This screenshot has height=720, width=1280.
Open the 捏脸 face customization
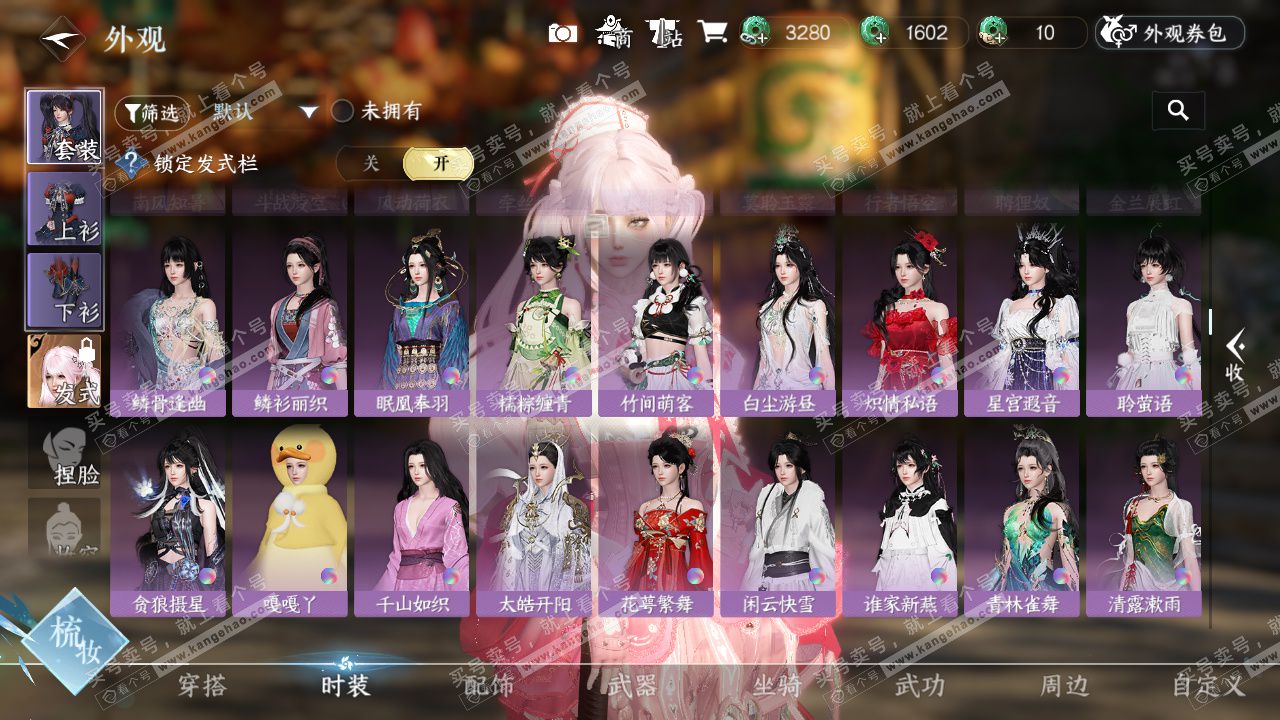(x=64, y=453)
